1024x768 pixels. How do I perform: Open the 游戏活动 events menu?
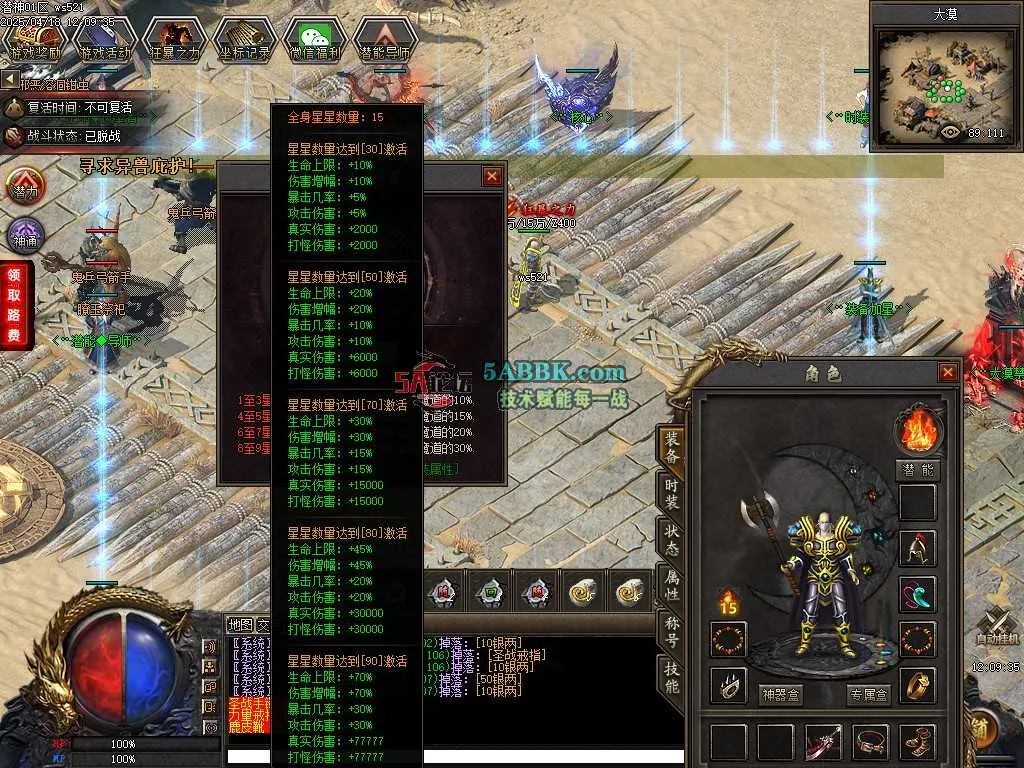click(x=105, y=40)
